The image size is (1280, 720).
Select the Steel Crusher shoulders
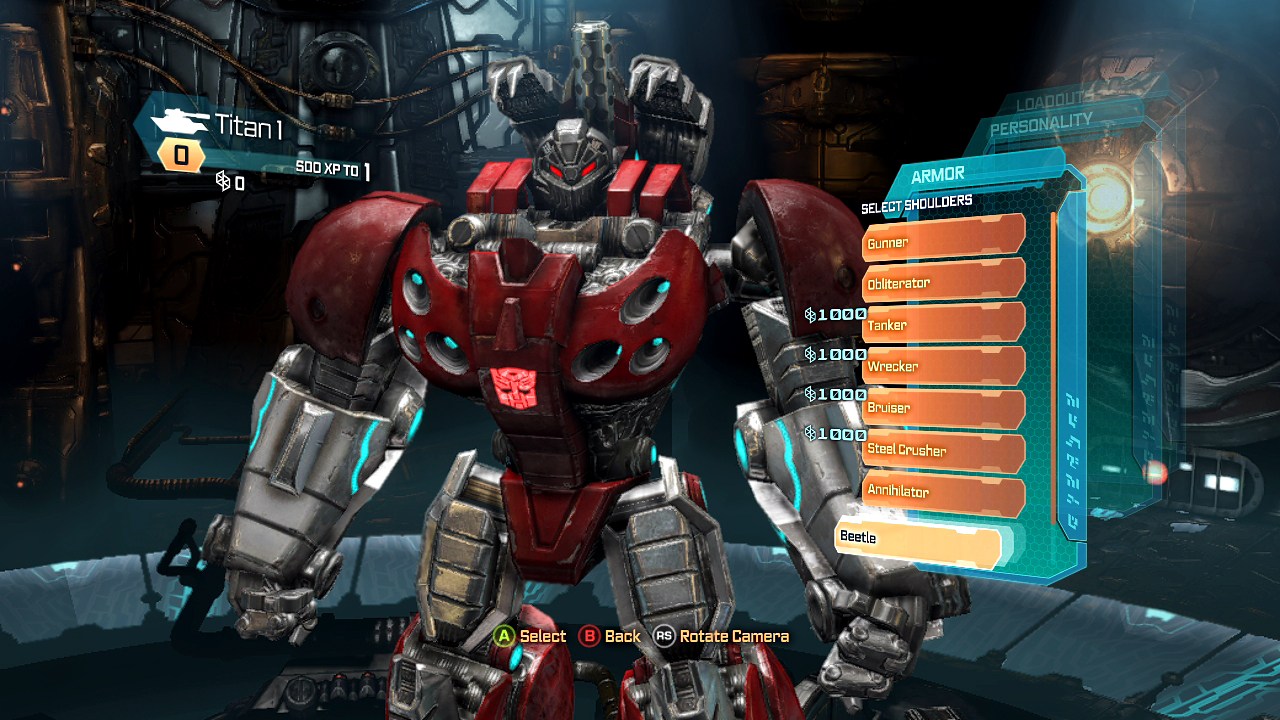click(x=942, y=450)
